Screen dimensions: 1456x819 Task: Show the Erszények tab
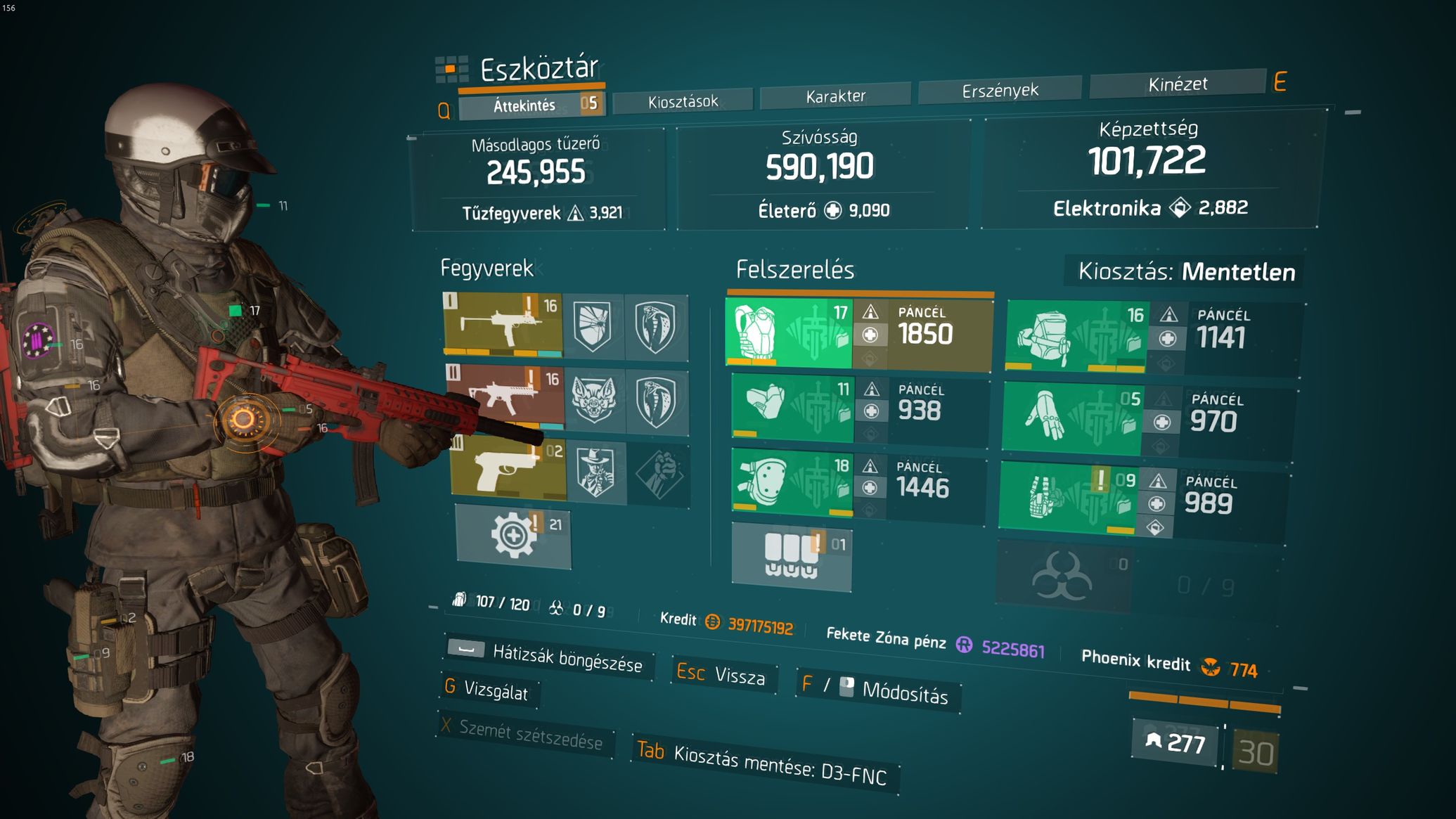(1000, 90)
